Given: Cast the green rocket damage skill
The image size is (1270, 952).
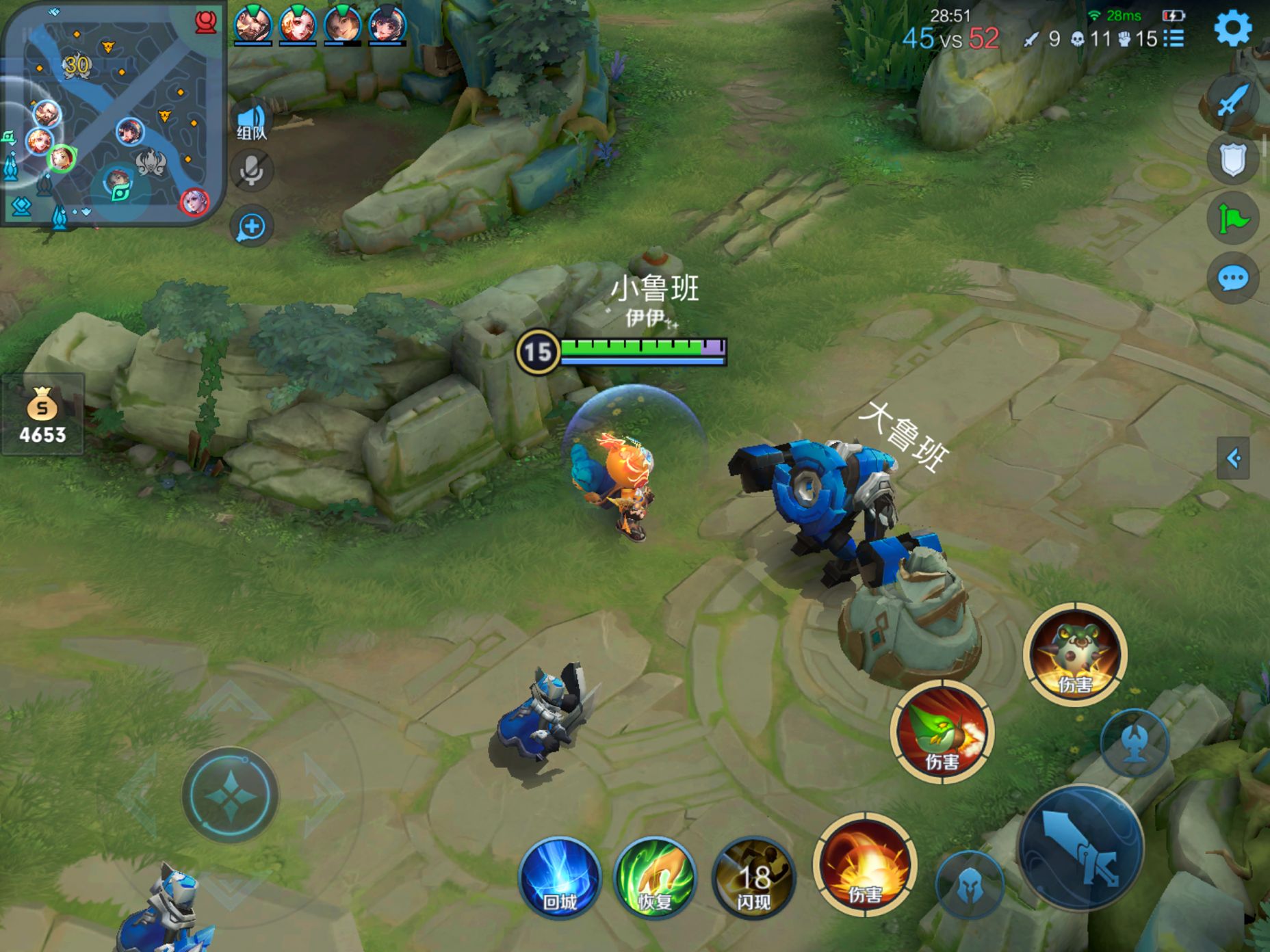Looking at the screenshot, I should point(942,732).
